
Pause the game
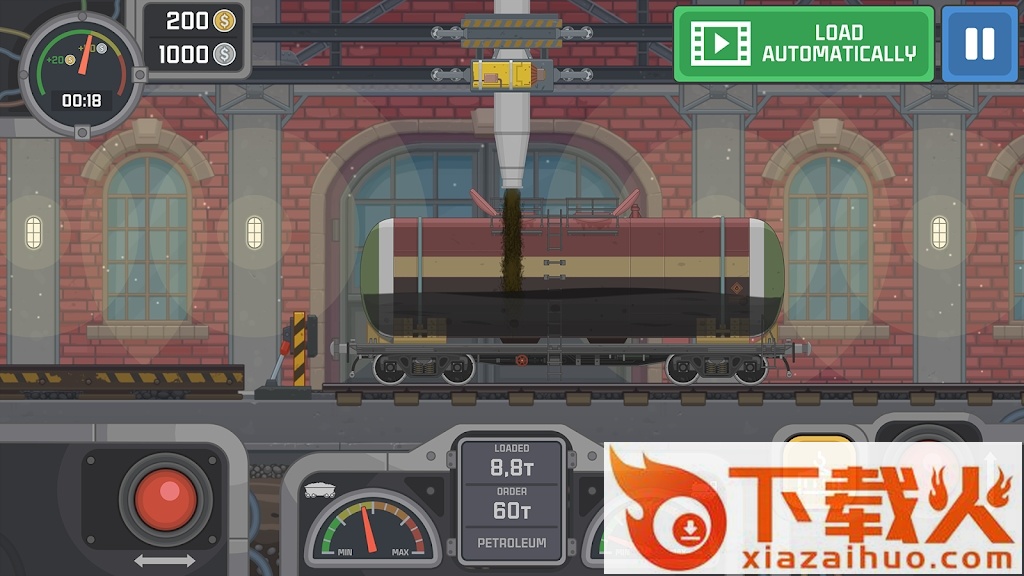(x=979, y=44)
